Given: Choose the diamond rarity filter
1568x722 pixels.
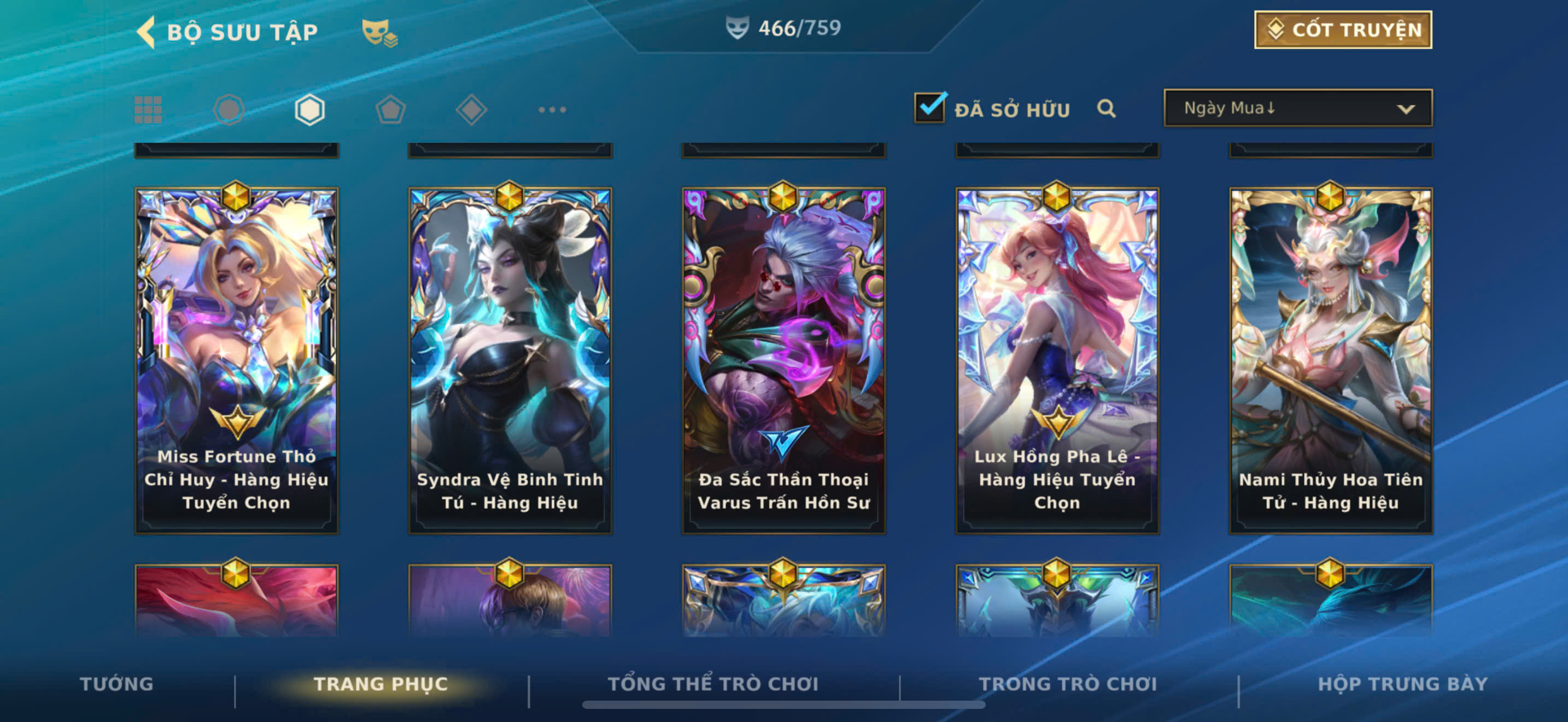Looking at the screenshot, I should [x=471, y=110].
